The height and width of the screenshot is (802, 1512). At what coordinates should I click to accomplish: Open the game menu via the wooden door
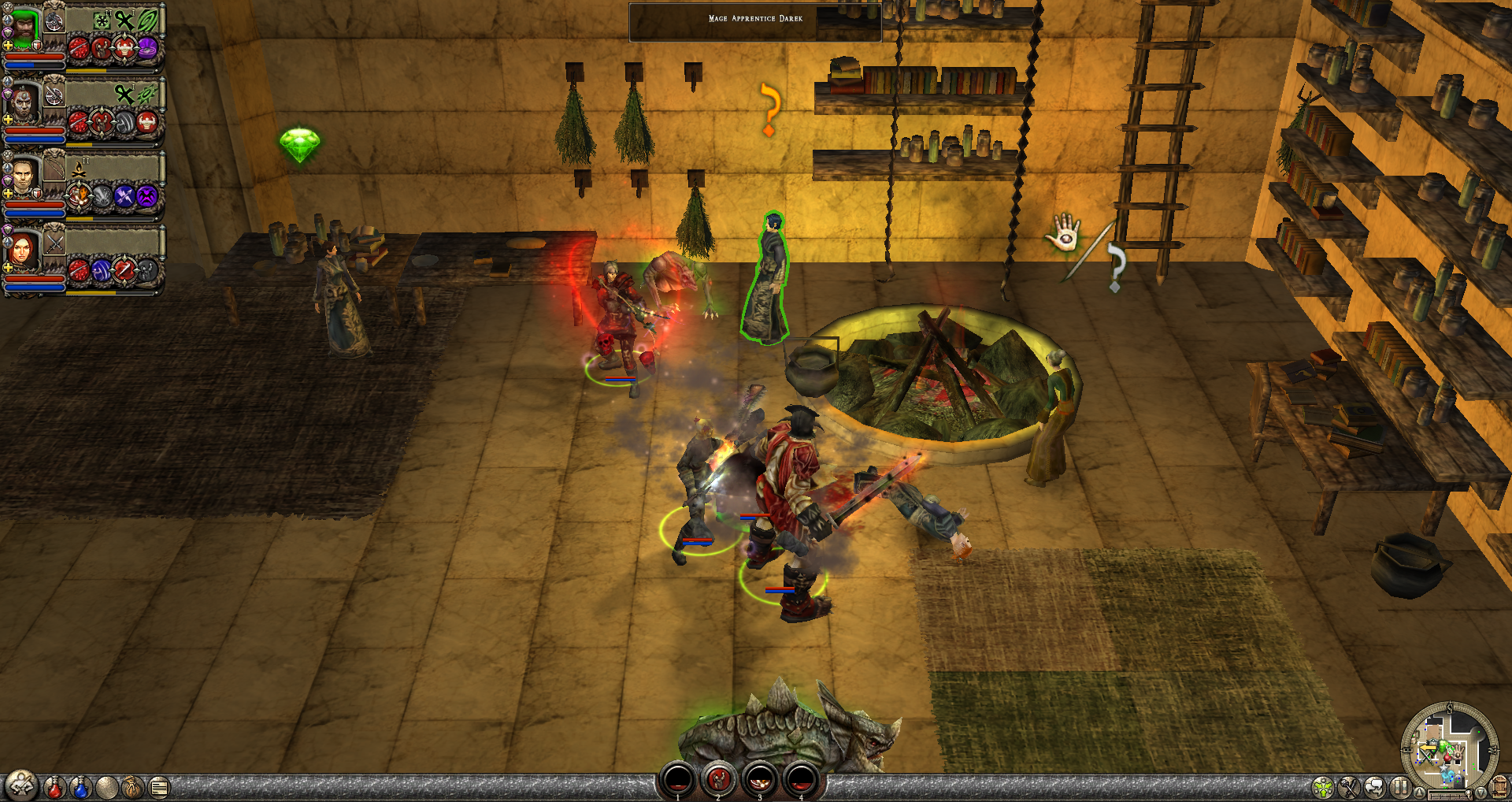1499,786
